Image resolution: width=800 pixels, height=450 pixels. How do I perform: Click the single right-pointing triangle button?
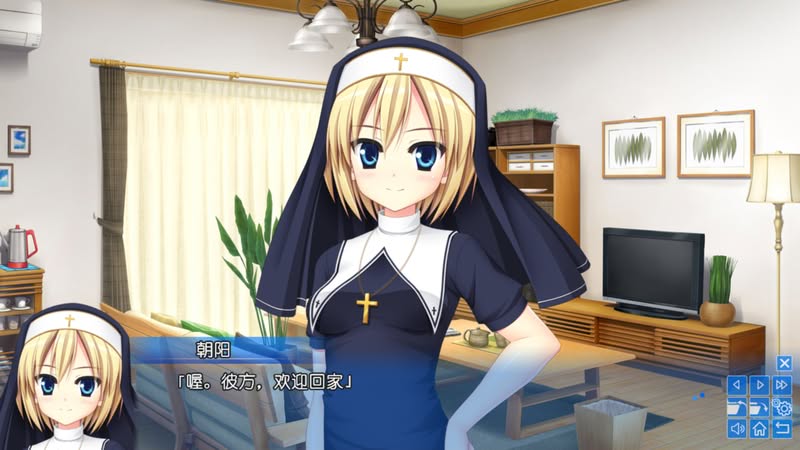coord(760,385)
